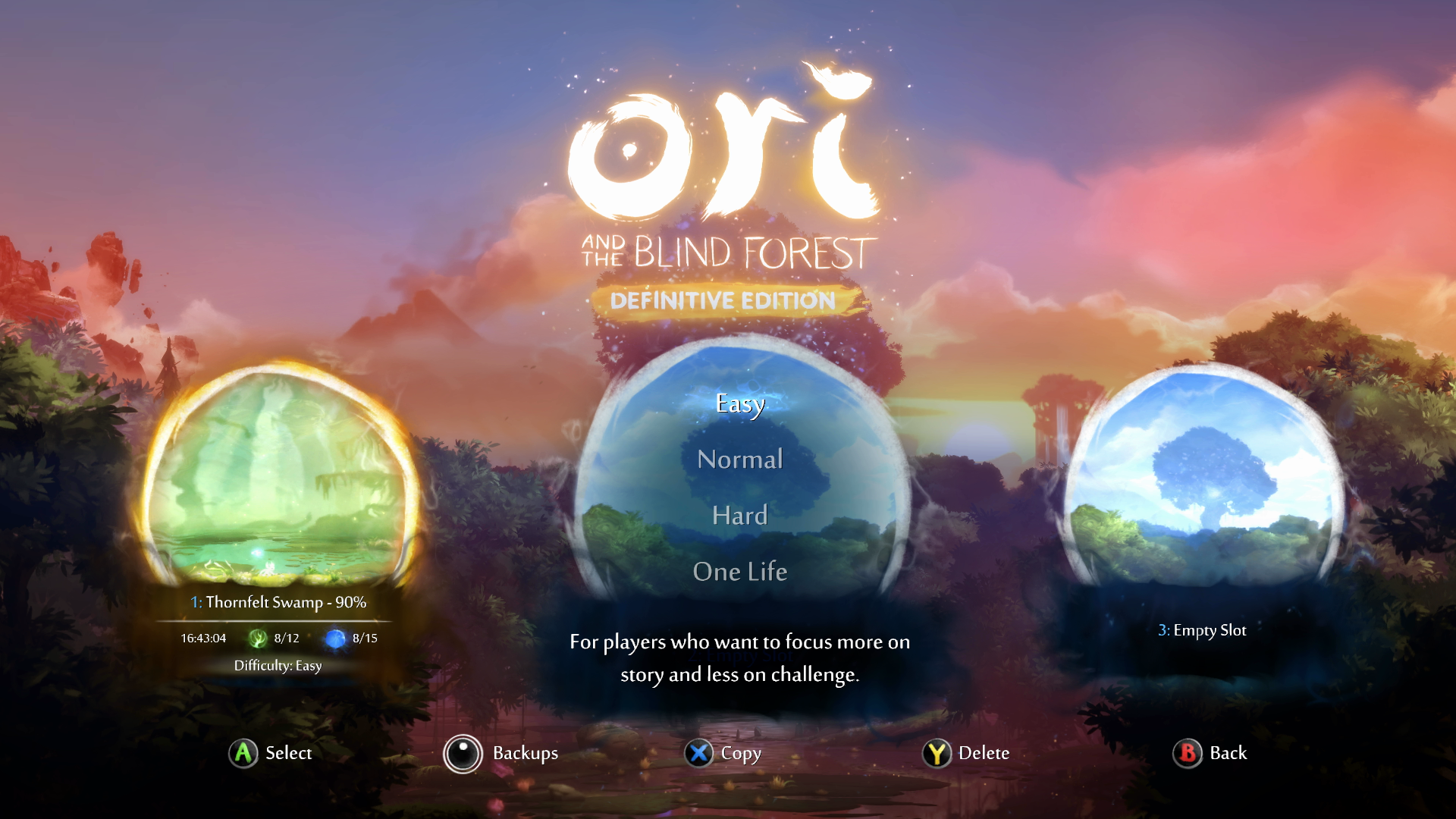This screenshot has height=819, width=1456.
Task: Expand the Empty Slot 3 entry
Action: [1202, 629]
